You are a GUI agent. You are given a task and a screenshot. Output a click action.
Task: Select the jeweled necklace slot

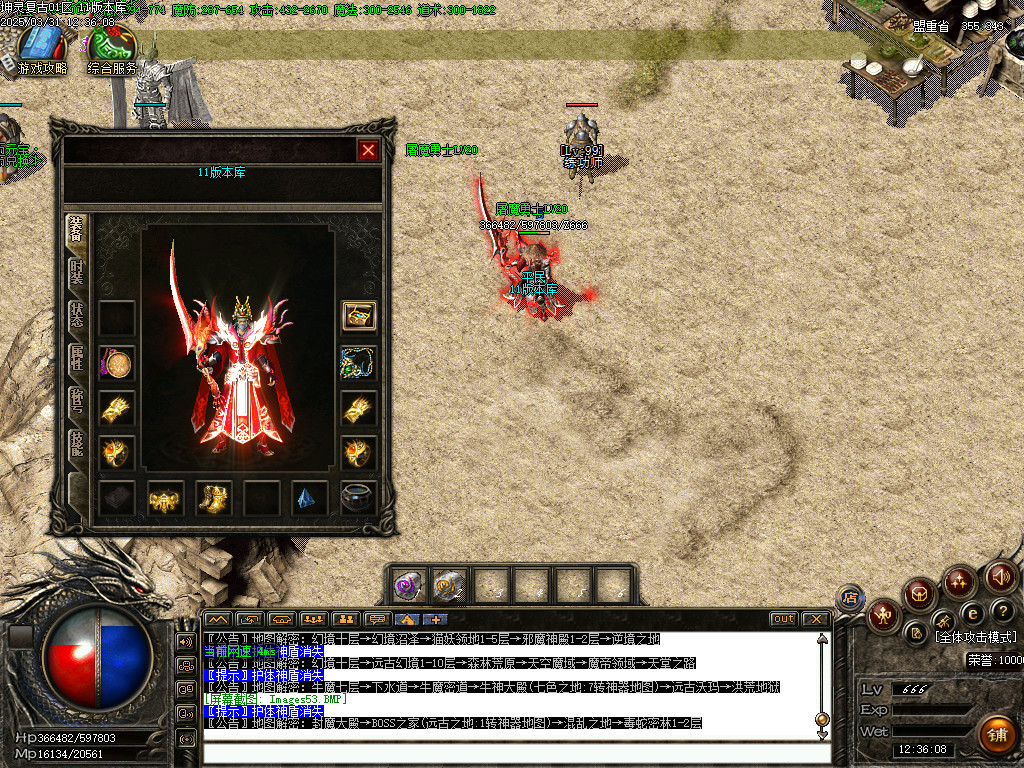pos(359,363)
